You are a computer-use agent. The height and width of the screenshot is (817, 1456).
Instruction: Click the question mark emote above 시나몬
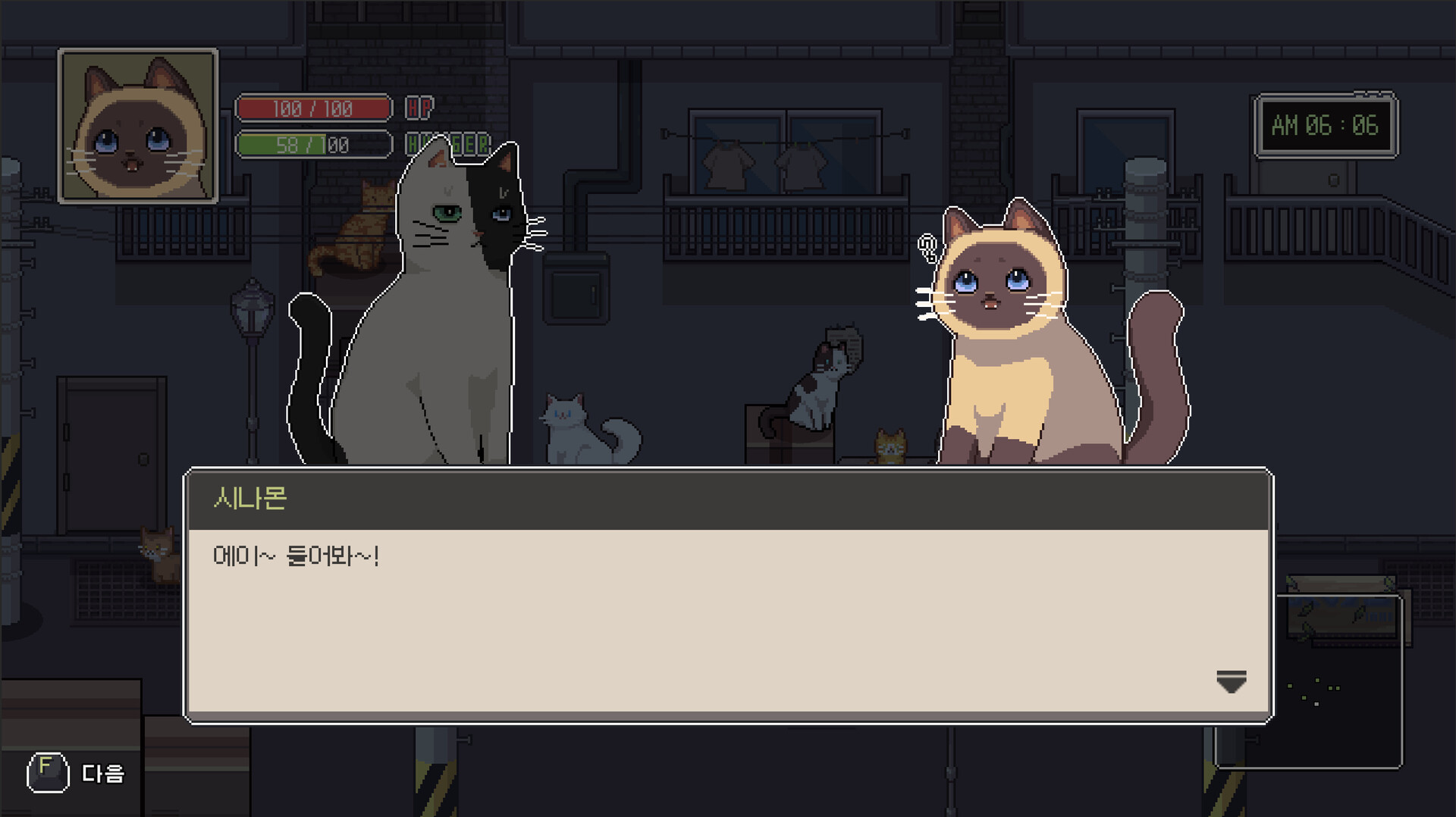pos(927,246)
